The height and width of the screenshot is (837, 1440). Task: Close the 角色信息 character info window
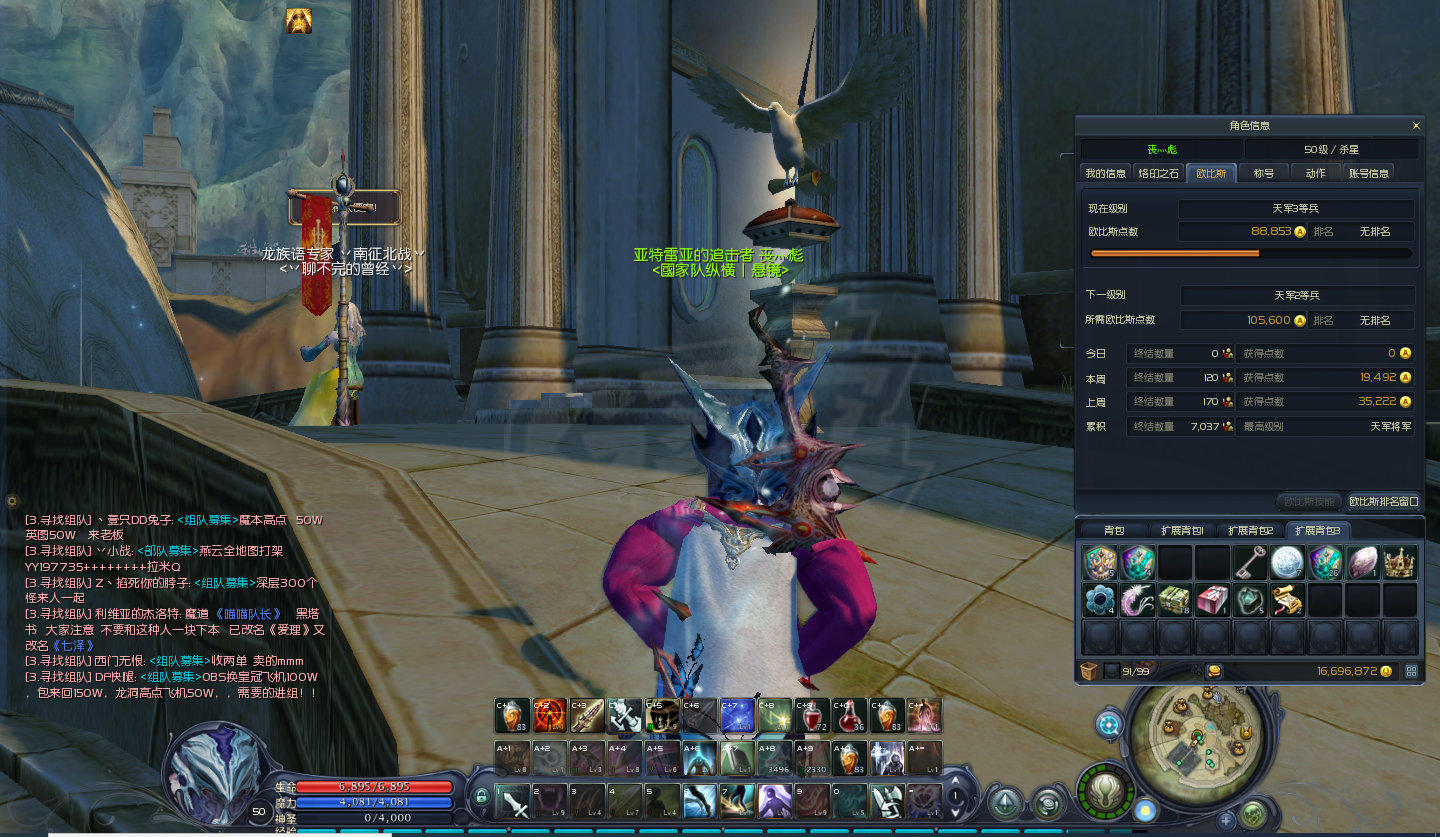pos(1416,126)
